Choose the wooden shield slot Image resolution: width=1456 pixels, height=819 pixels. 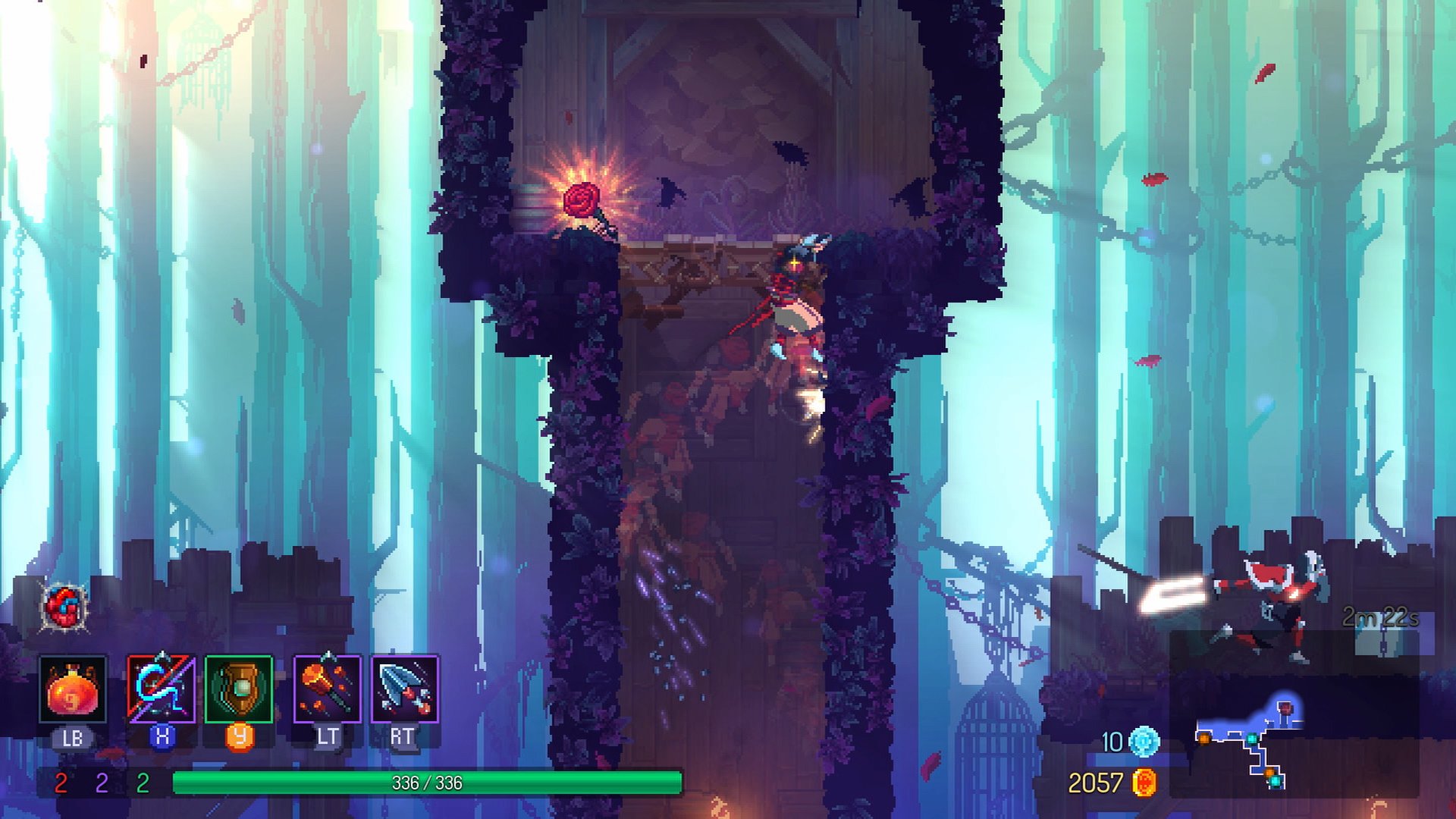[239, 689]
